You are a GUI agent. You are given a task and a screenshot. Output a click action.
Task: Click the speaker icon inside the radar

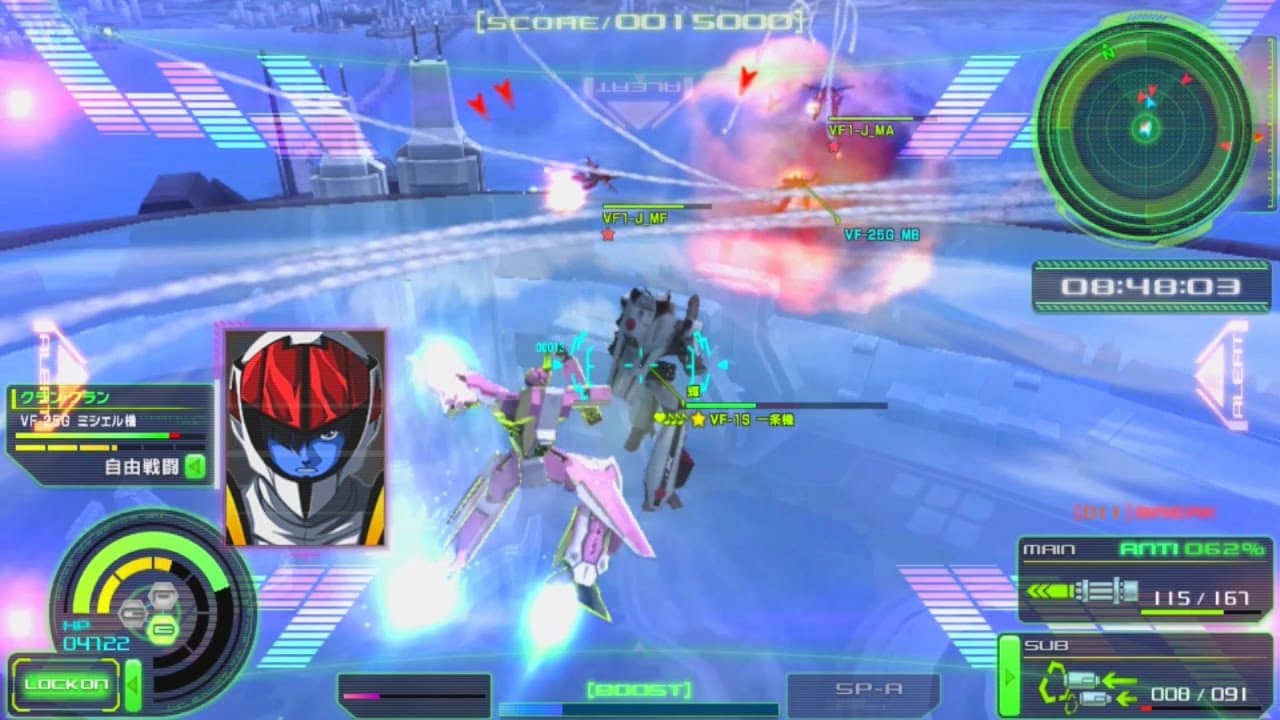pos(1146,128)
